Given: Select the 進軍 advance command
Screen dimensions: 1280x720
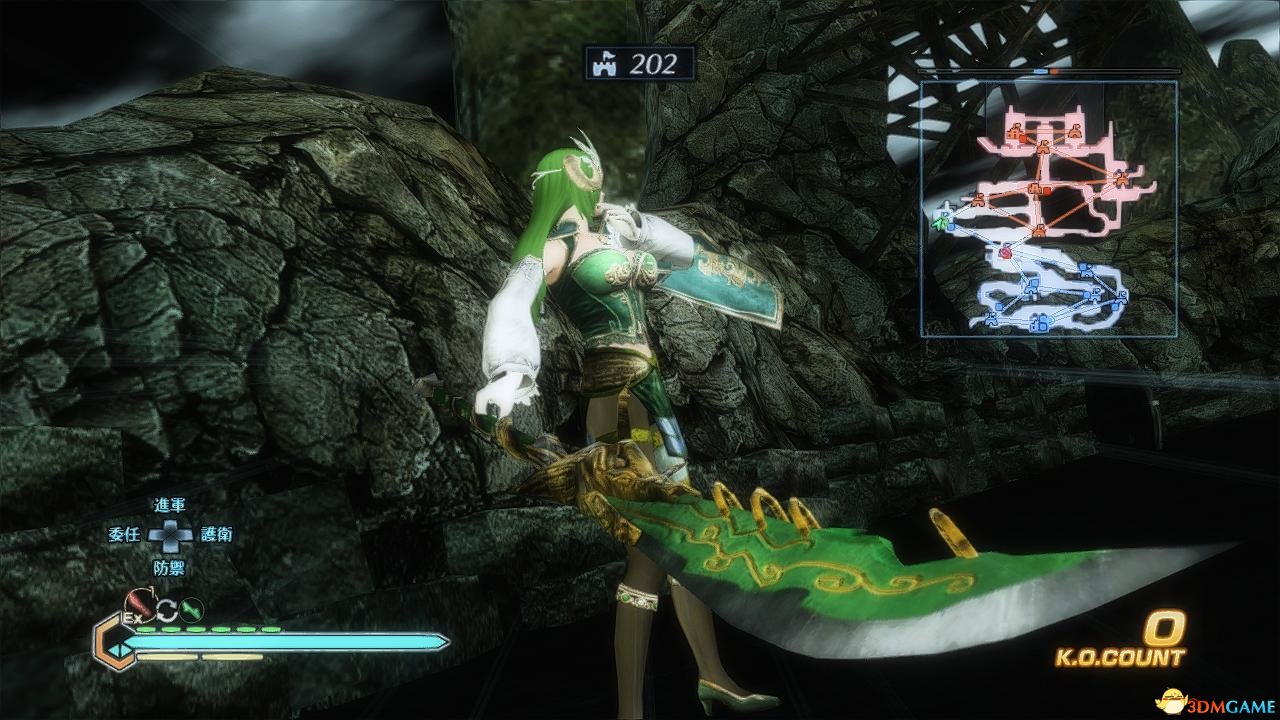Looking at the screenshot, I should (x=170, y=507).
